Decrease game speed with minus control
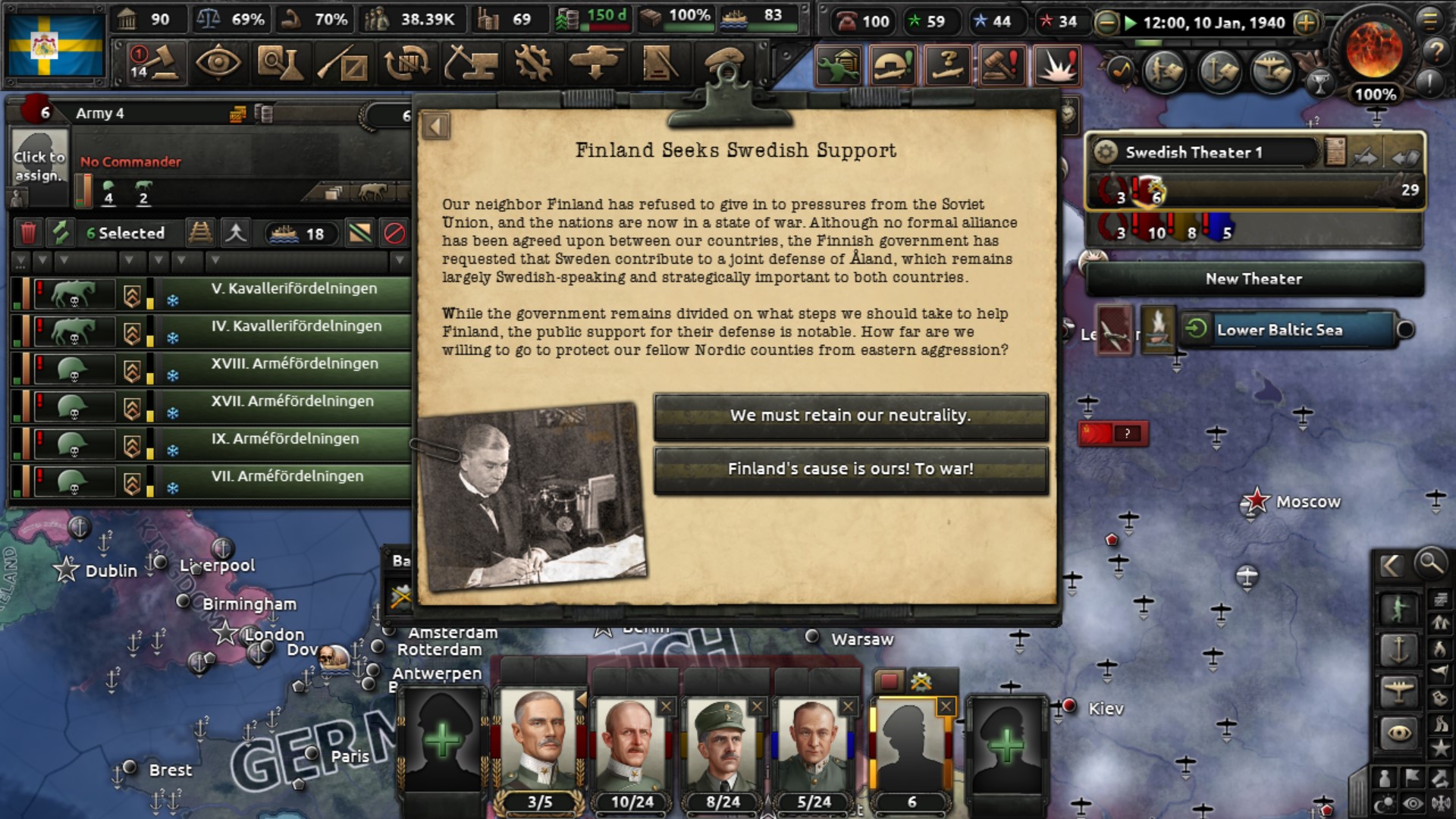Viewport: 1456px width, 819px height. click(1106, 22)
